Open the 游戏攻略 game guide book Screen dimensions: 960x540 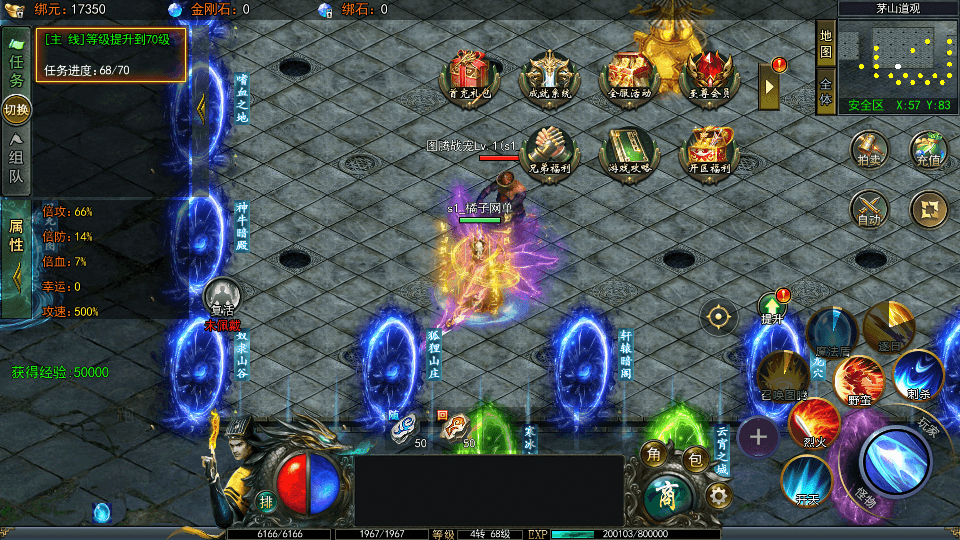coord(629,150)
